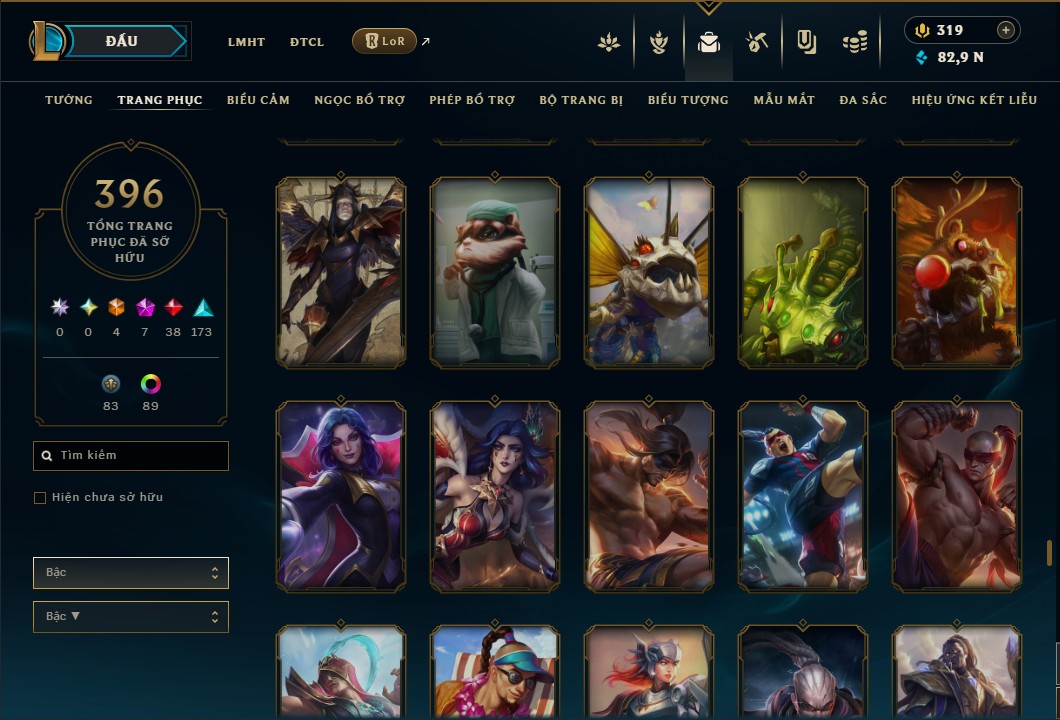
Task: Select the hamster doctor skin card
Action: (x=495, y=270)
